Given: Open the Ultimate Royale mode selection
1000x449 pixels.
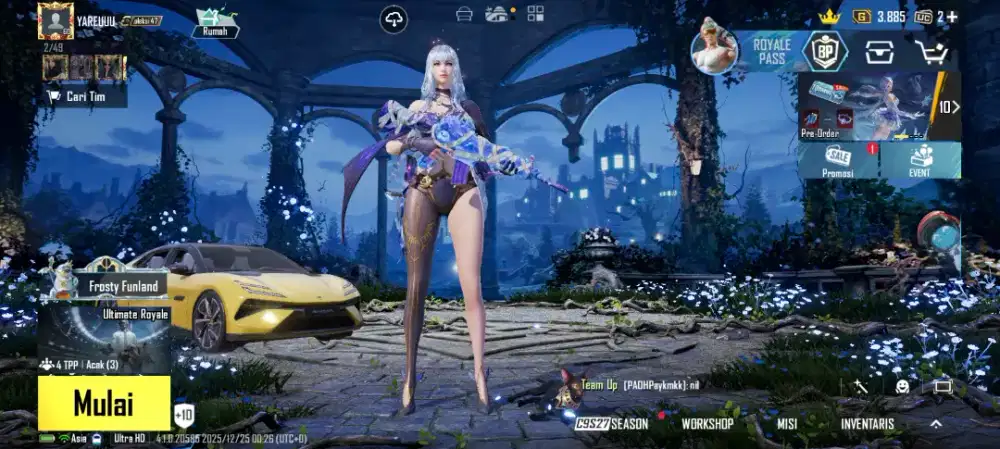Looking at the screenshot, I should (104, 337).
